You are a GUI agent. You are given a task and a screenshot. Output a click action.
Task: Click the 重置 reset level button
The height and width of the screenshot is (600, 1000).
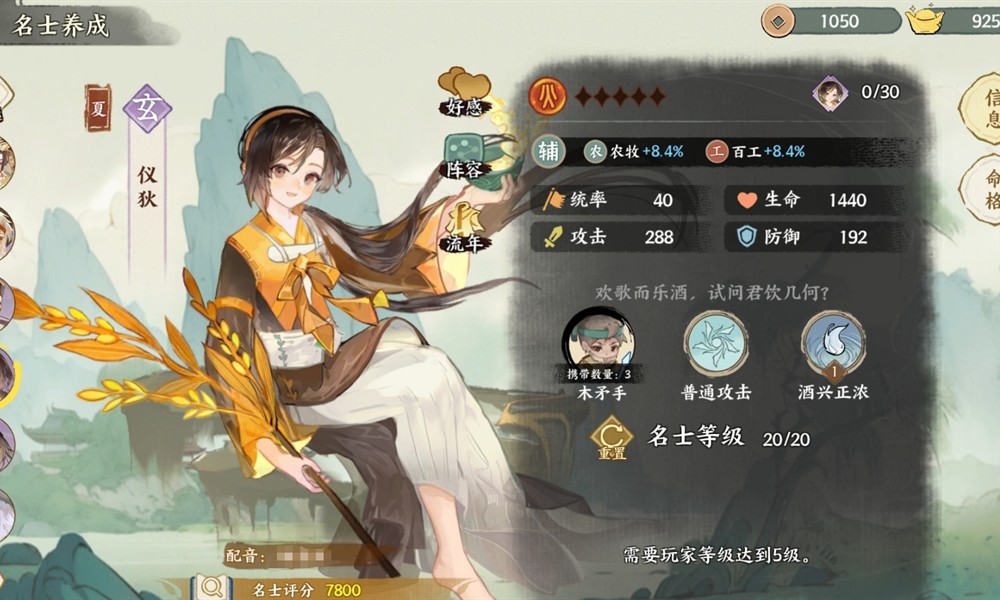pyautogui.click(x=610, y=438)
